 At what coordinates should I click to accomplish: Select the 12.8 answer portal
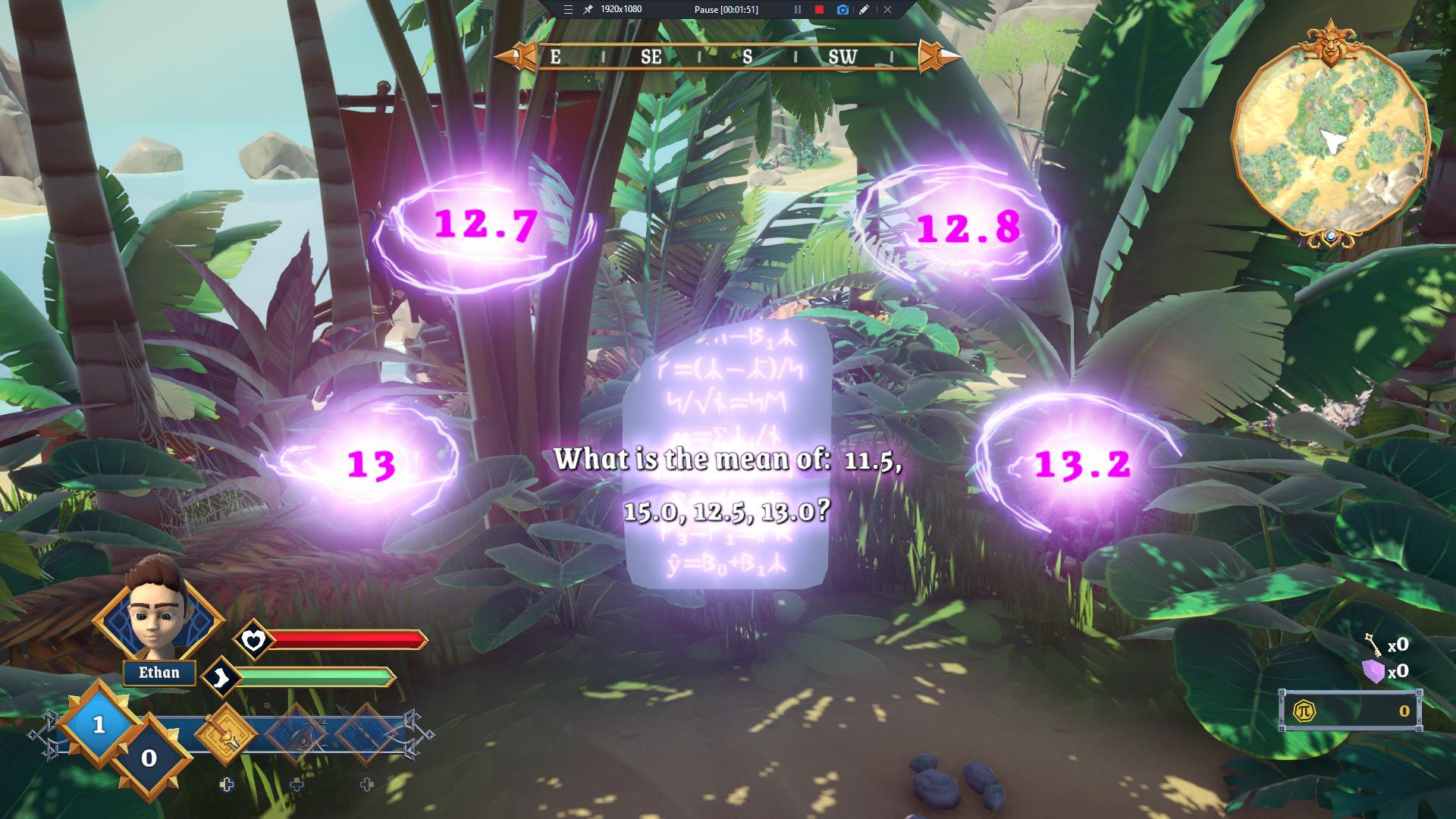coord(968,227)
